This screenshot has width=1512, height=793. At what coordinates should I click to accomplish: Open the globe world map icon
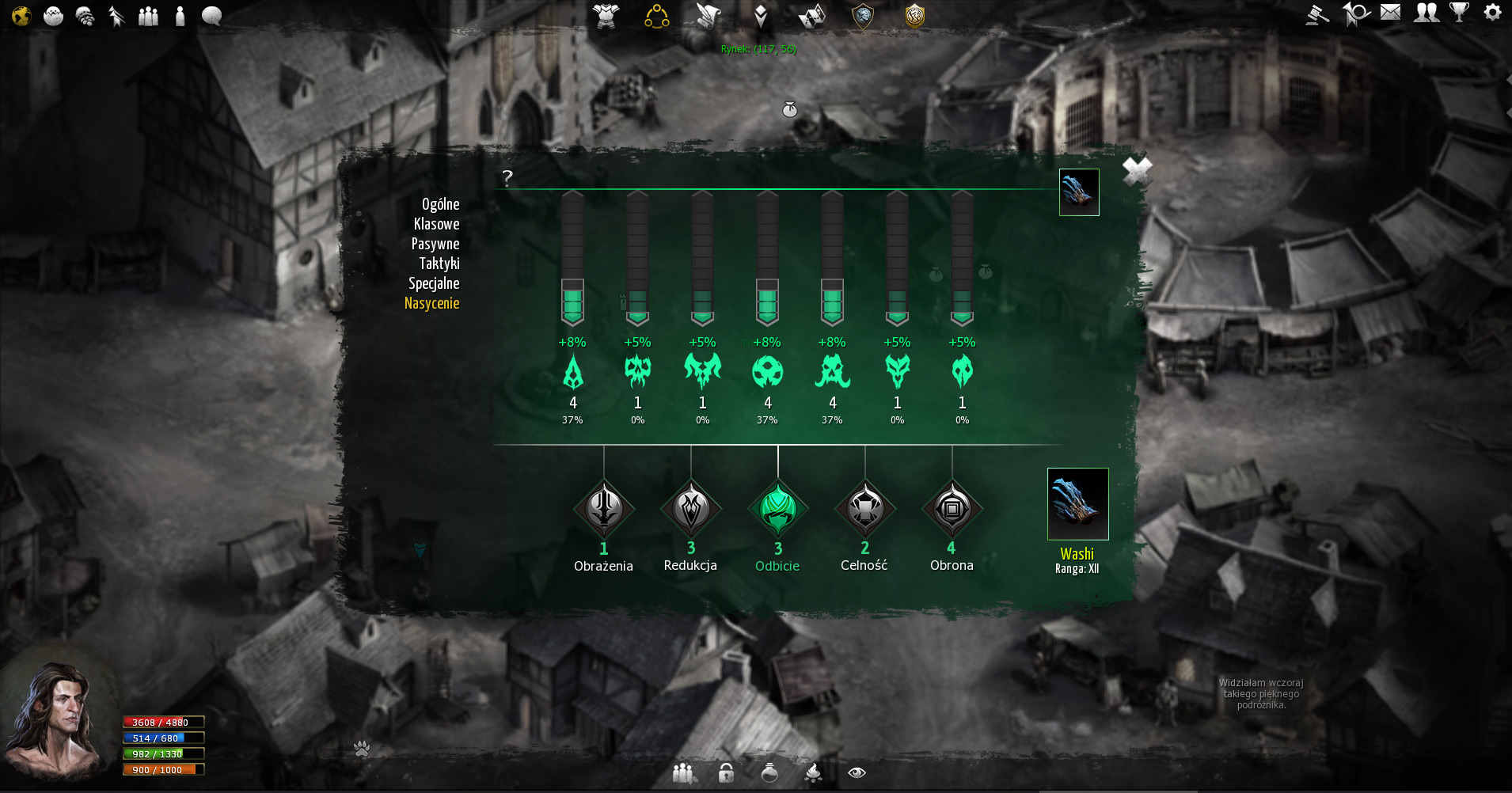tap(21, 16)
